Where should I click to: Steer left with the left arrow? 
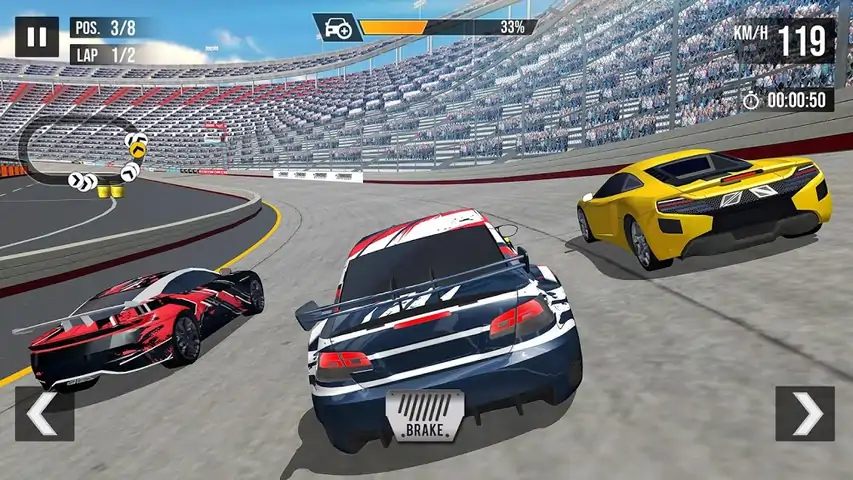coord(44,413)
